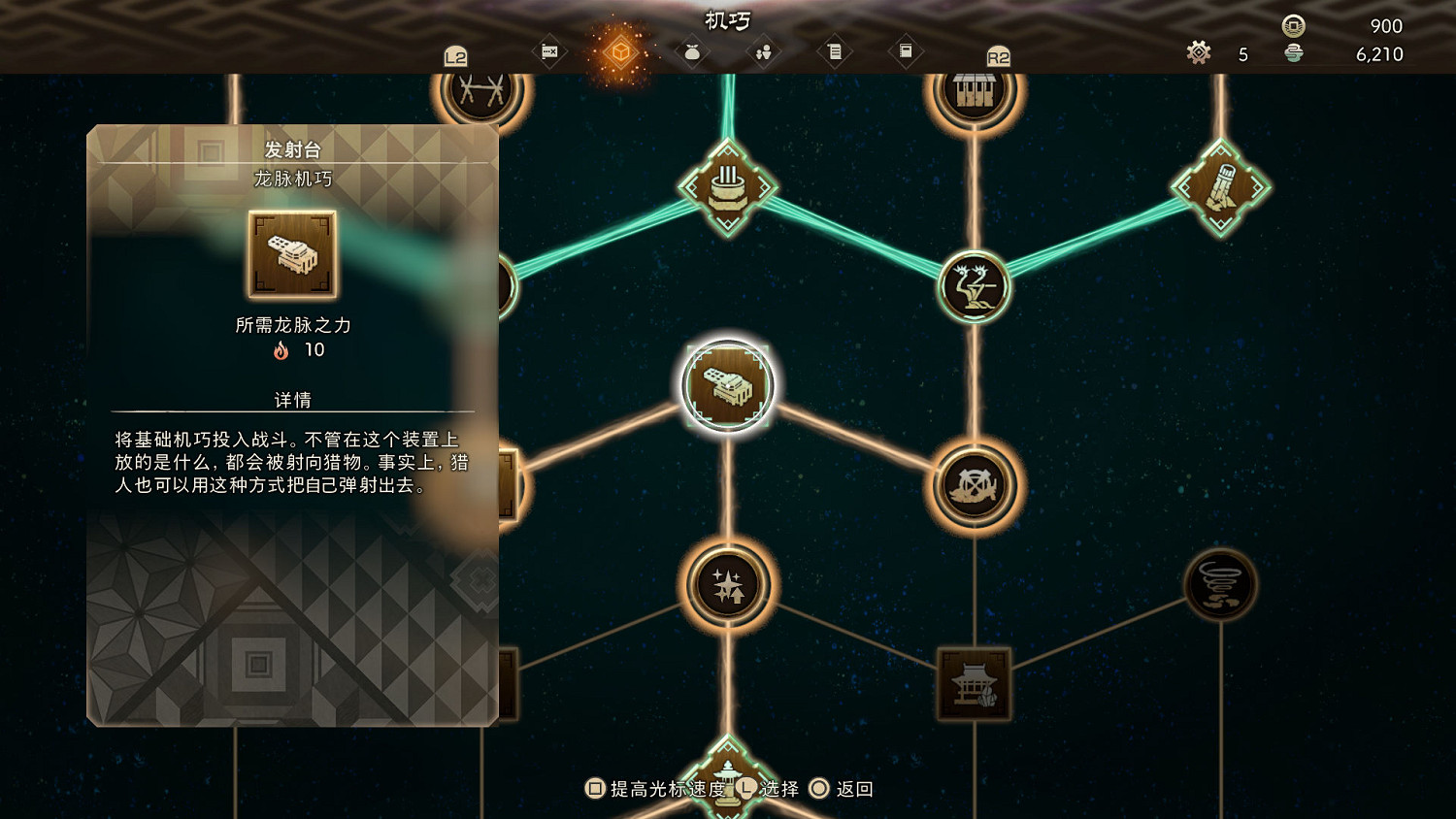The width and height of the screenshot is (1456, 819).
Task: Select the brazier karakuri node at top
Action: click(x=726, y=186)
